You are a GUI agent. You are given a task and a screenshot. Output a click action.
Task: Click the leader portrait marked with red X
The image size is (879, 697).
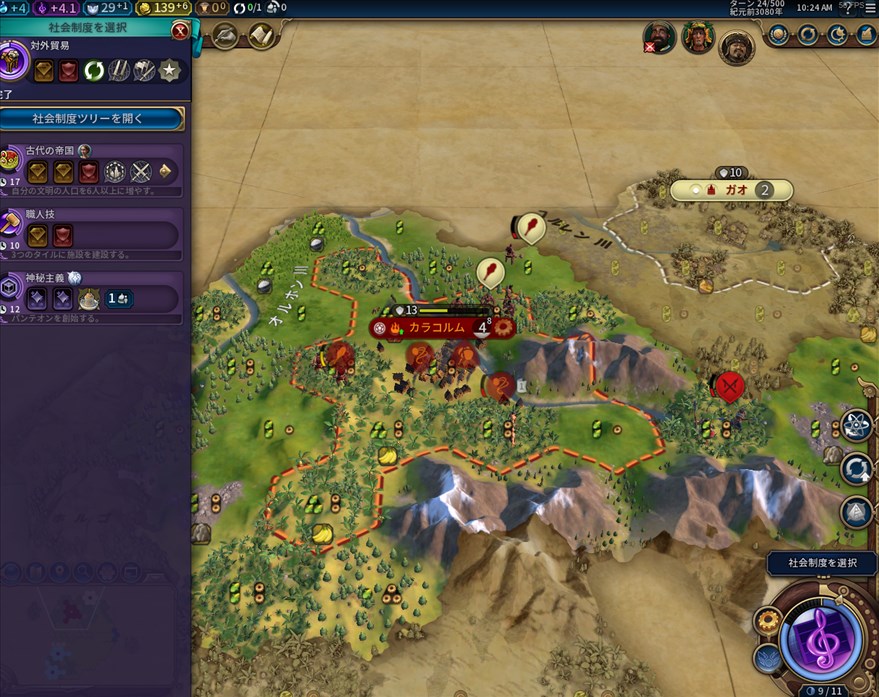click(x=659, y=38)
